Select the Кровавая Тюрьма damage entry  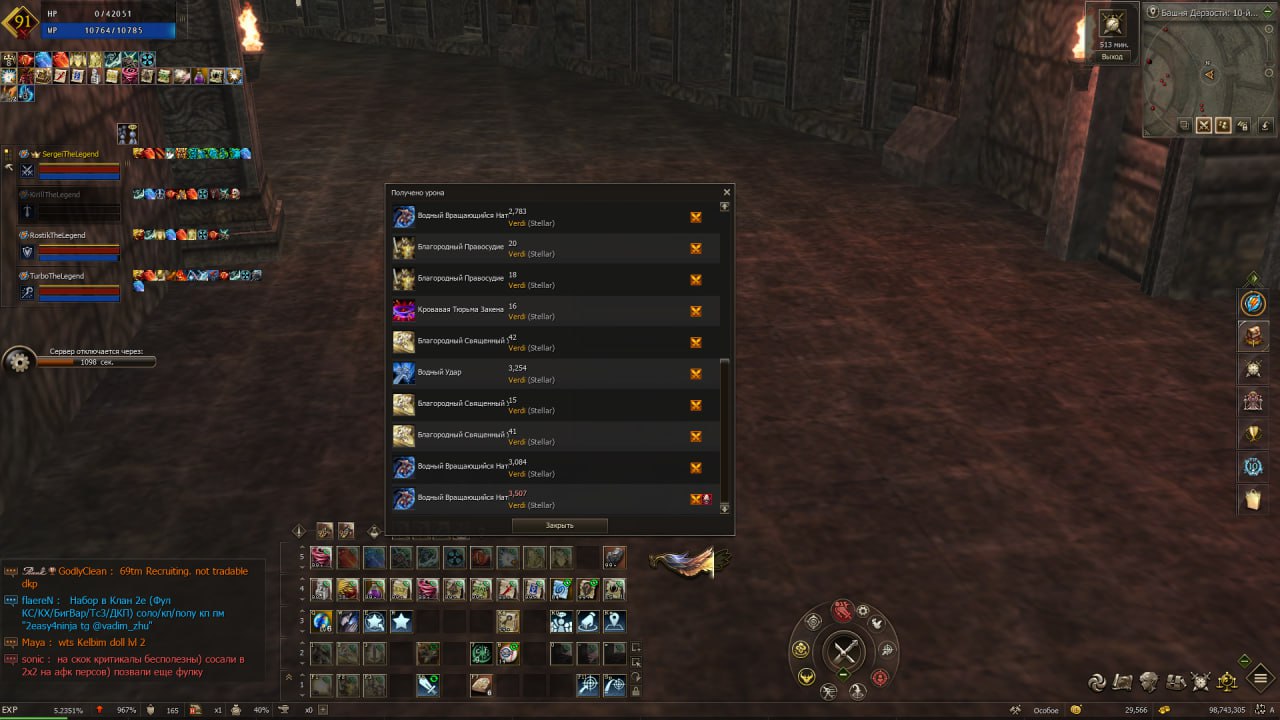(x=555, y=311)
